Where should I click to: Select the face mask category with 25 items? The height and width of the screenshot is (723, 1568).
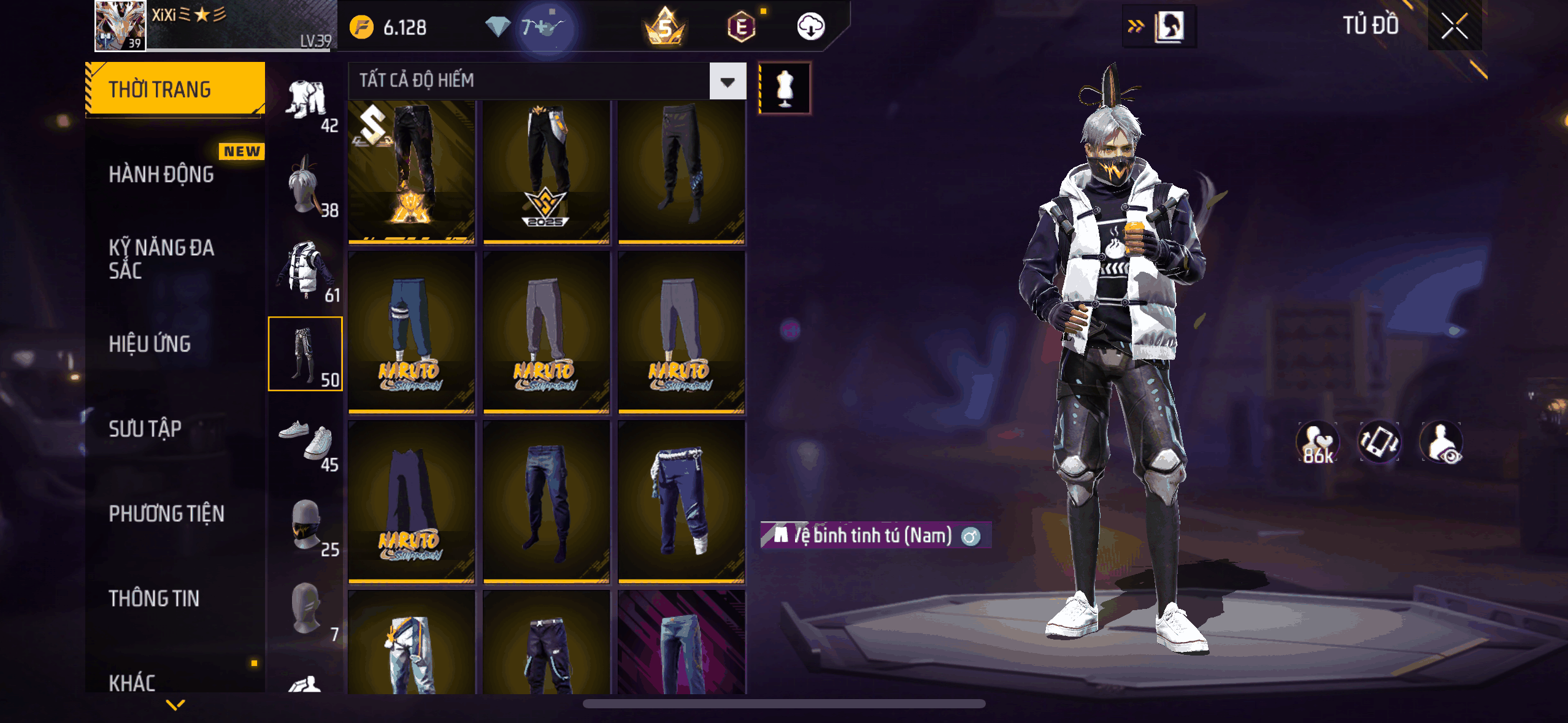point(306,526)
